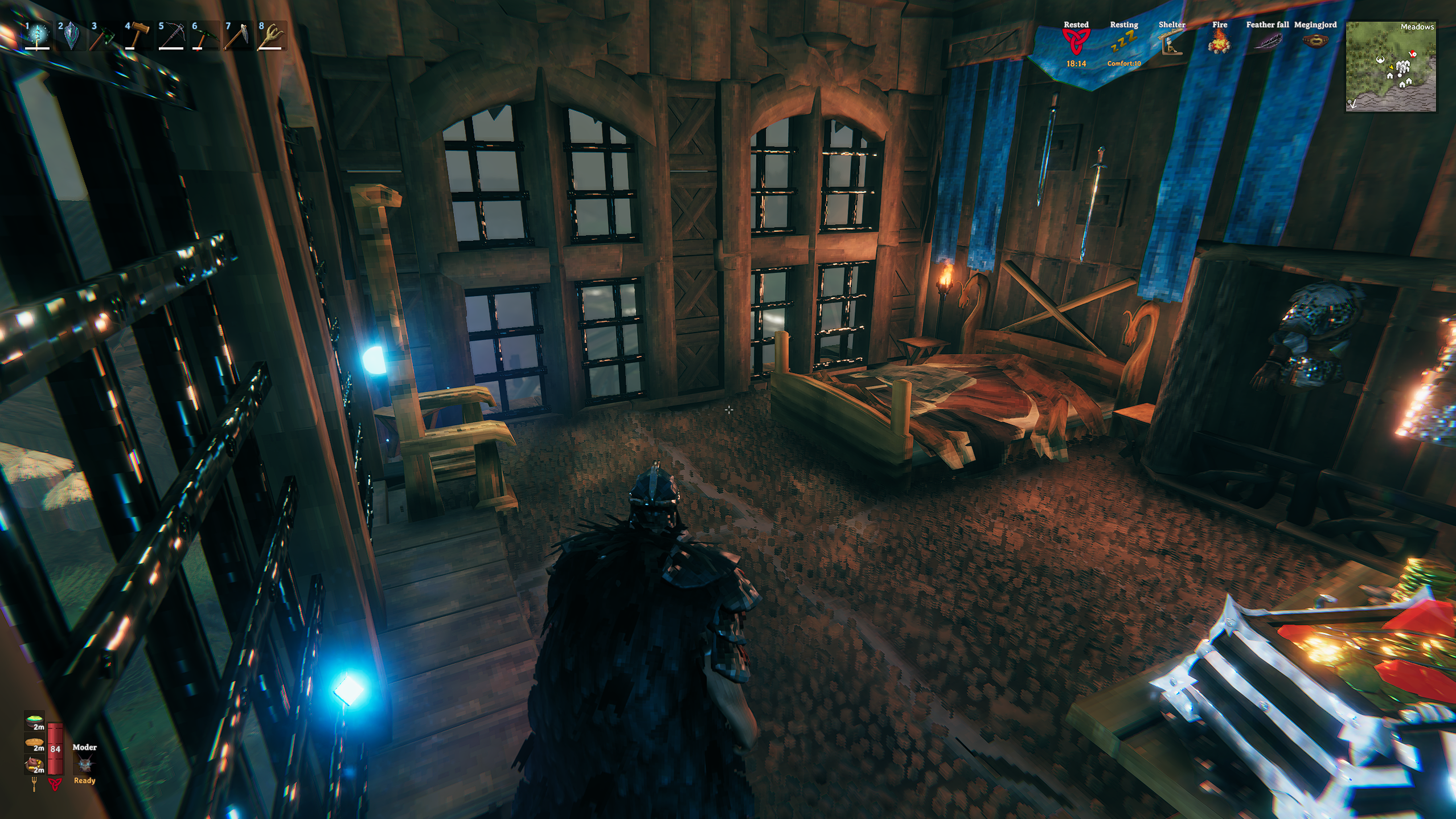Image resolution: width=1456 pixels, height=819 pixels.
Task: Click the Megingjord belt status icon
Action: point(1315,41)
